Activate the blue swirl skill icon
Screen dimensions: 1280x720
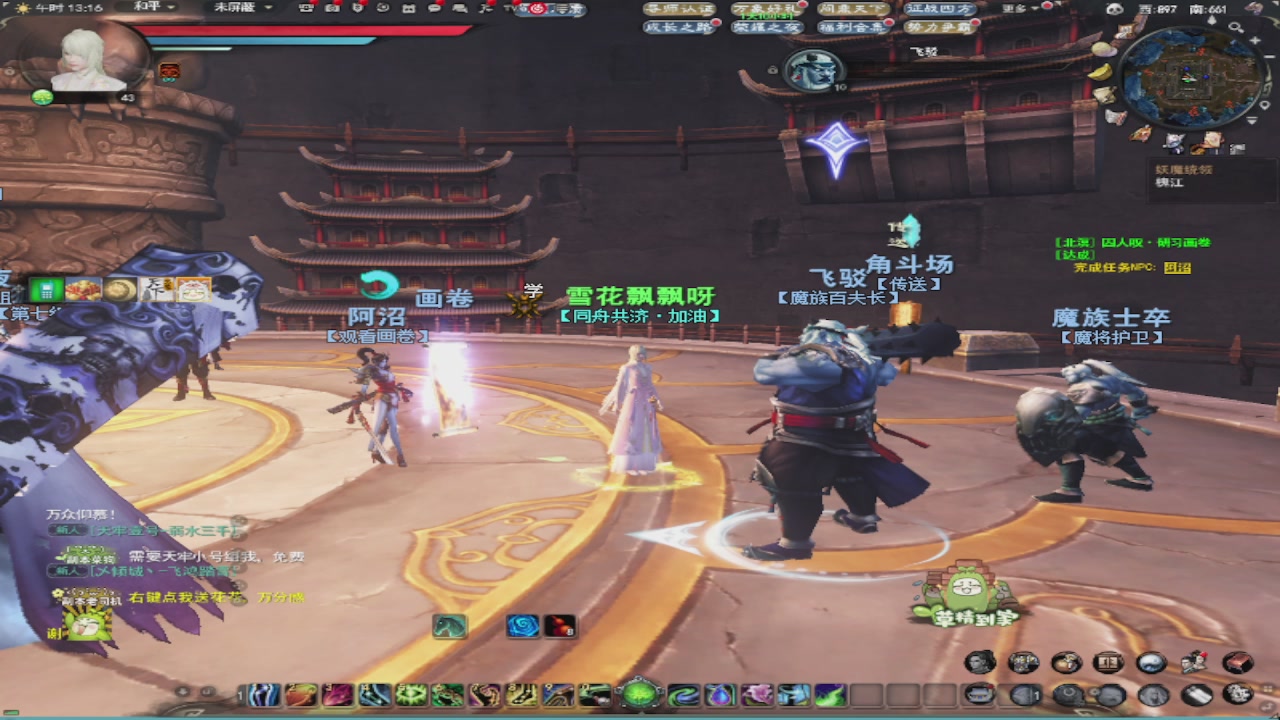[x=522, y=626]
